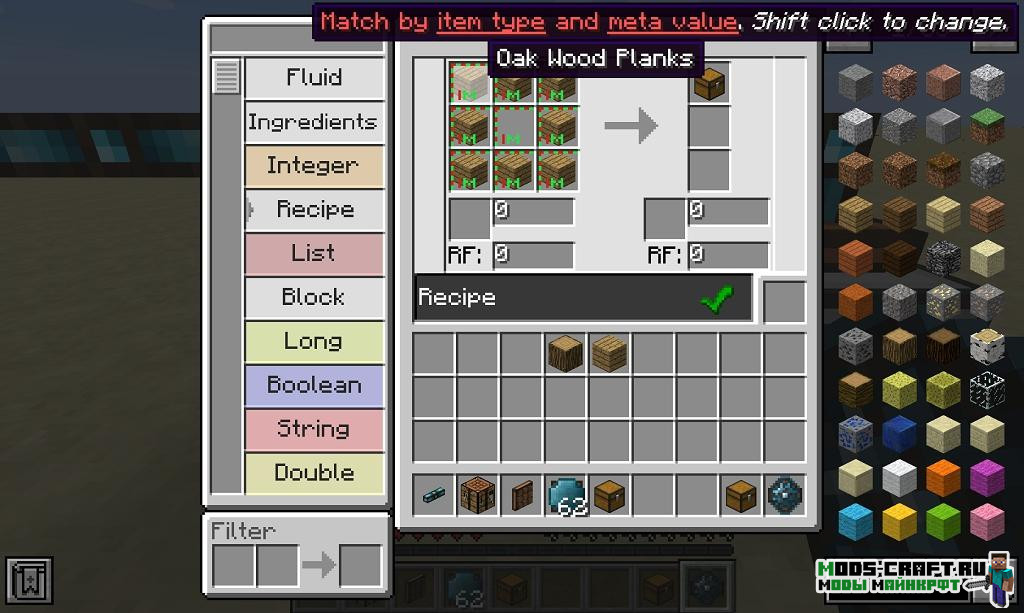Image resolution: width=1024 pixels, height=613 pixels.
Task: Select the crafting table in the hotbar
Action: (x=478, y=495)
